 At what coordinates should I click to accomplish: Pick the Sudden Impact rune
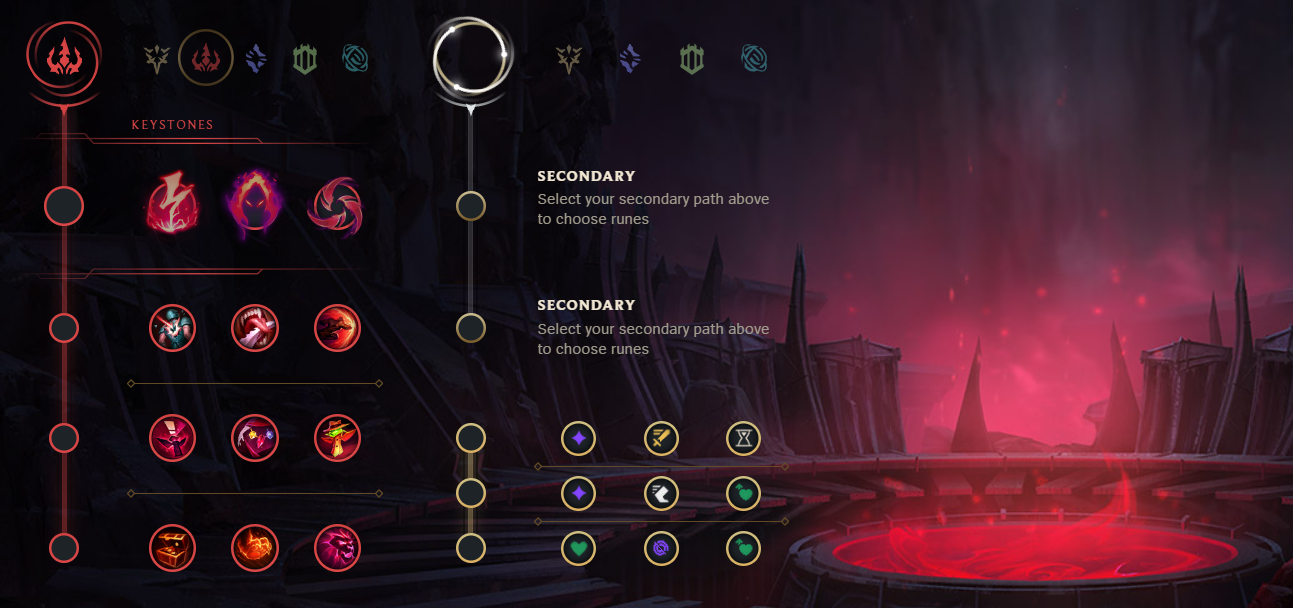pos(337,327)
